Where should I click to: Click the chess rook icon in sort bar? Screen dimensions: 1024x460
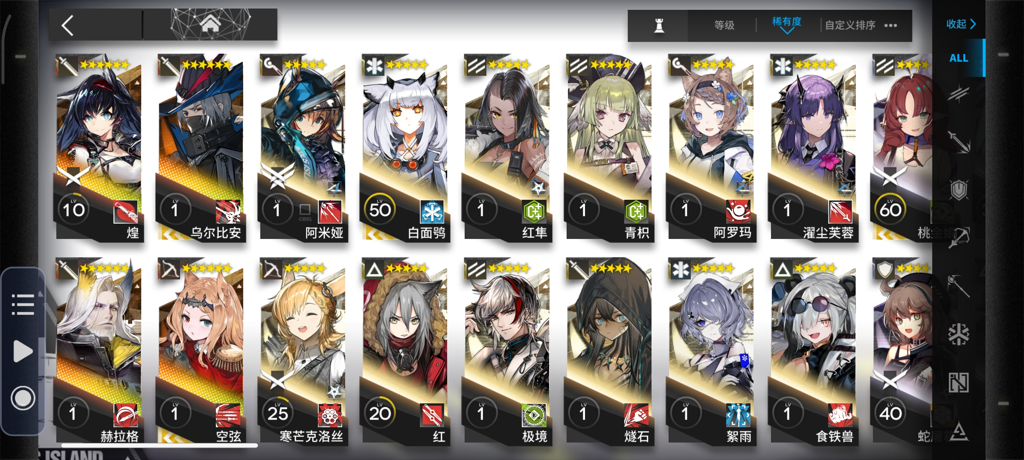[658, 26]
